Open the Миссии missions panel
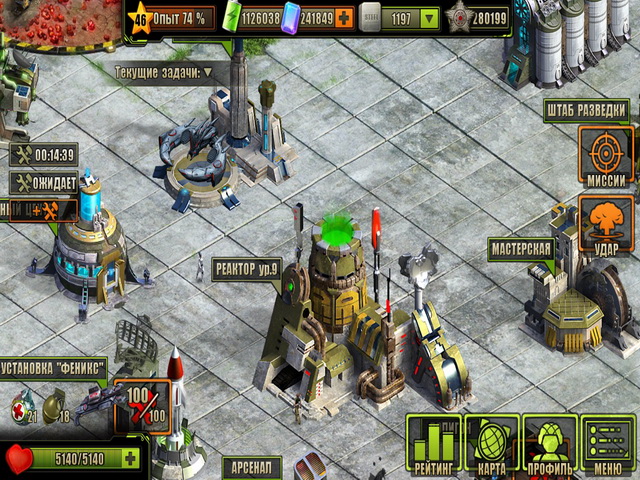Viewport: 640px width, 480px height. pos(606,158)
